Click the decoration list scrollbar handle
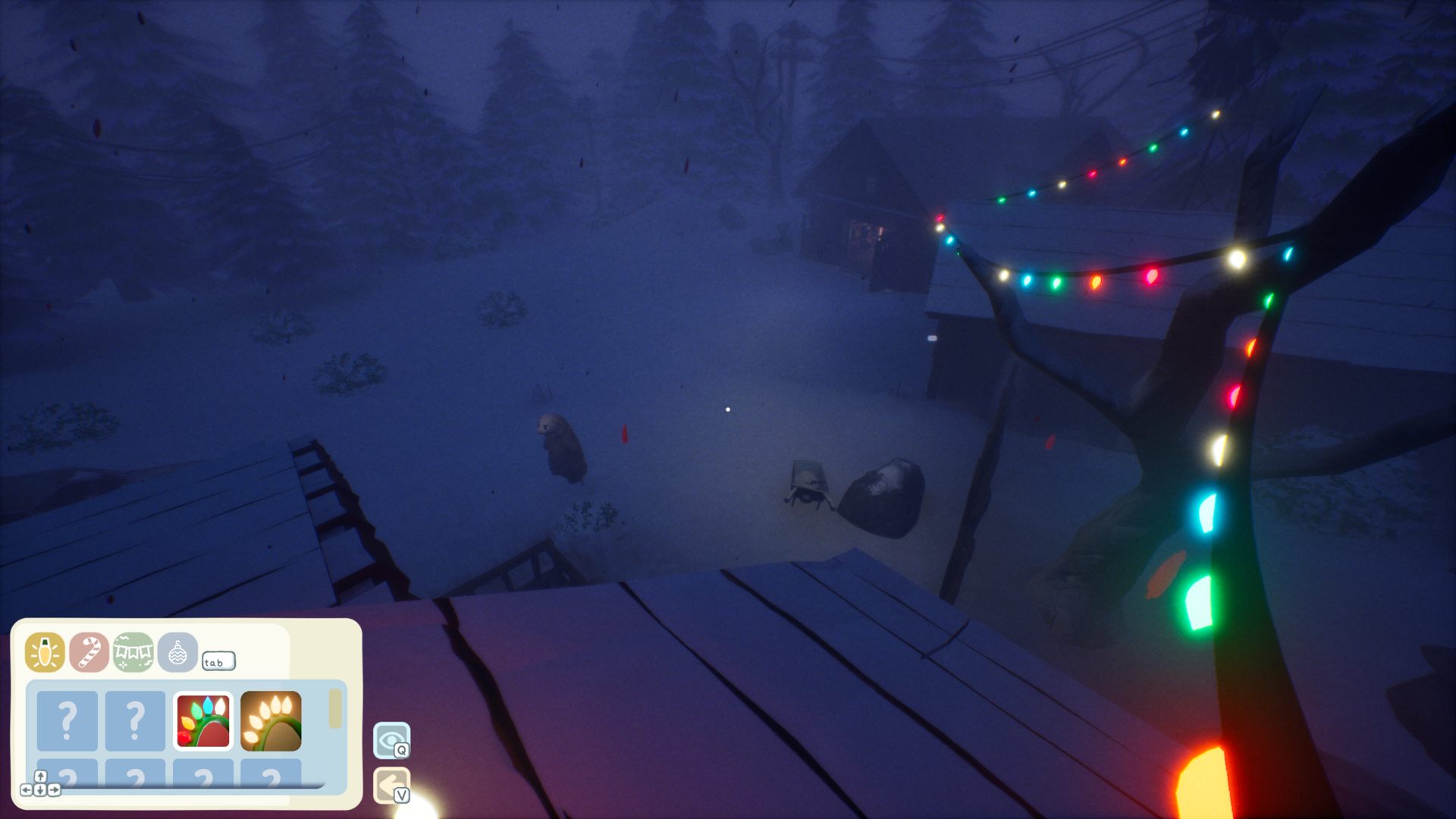This screenshot has width=1456, height=819. (335, 708)
